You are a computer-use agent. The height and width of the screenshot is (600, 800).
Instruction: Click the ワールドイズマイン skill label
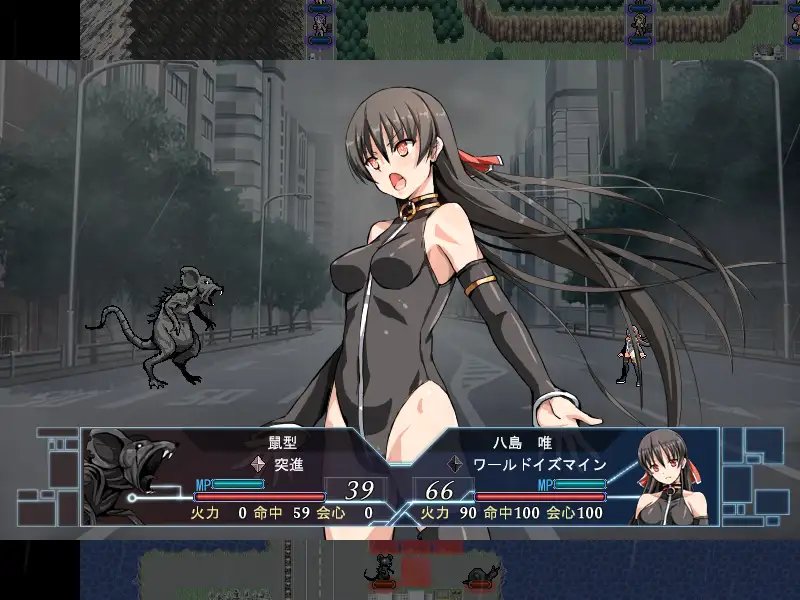point(541,463)
